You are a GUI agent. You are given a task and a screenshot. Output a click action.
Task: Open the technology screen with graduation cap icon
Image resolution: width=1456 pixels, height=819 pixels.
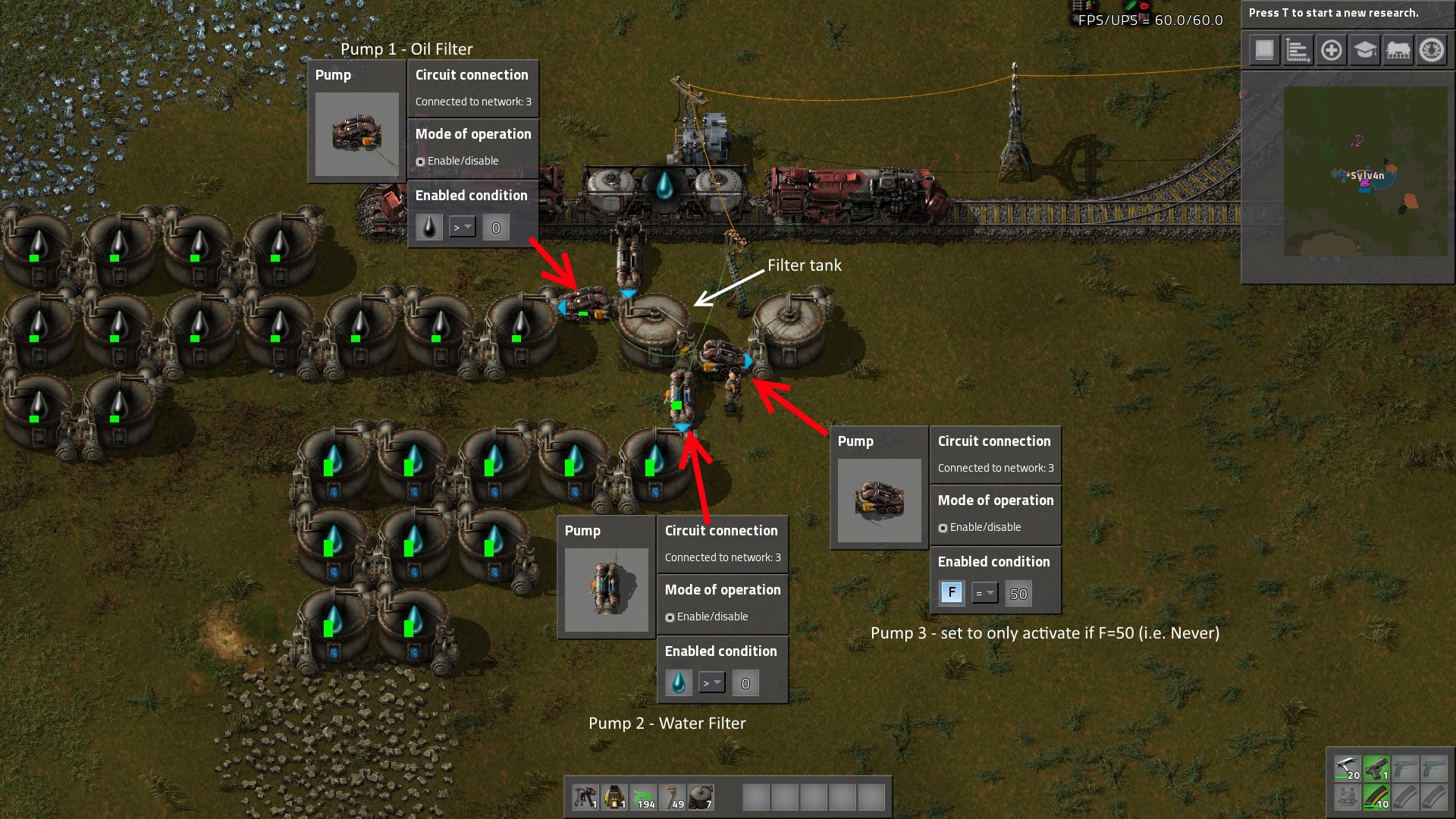point(1364,51)
